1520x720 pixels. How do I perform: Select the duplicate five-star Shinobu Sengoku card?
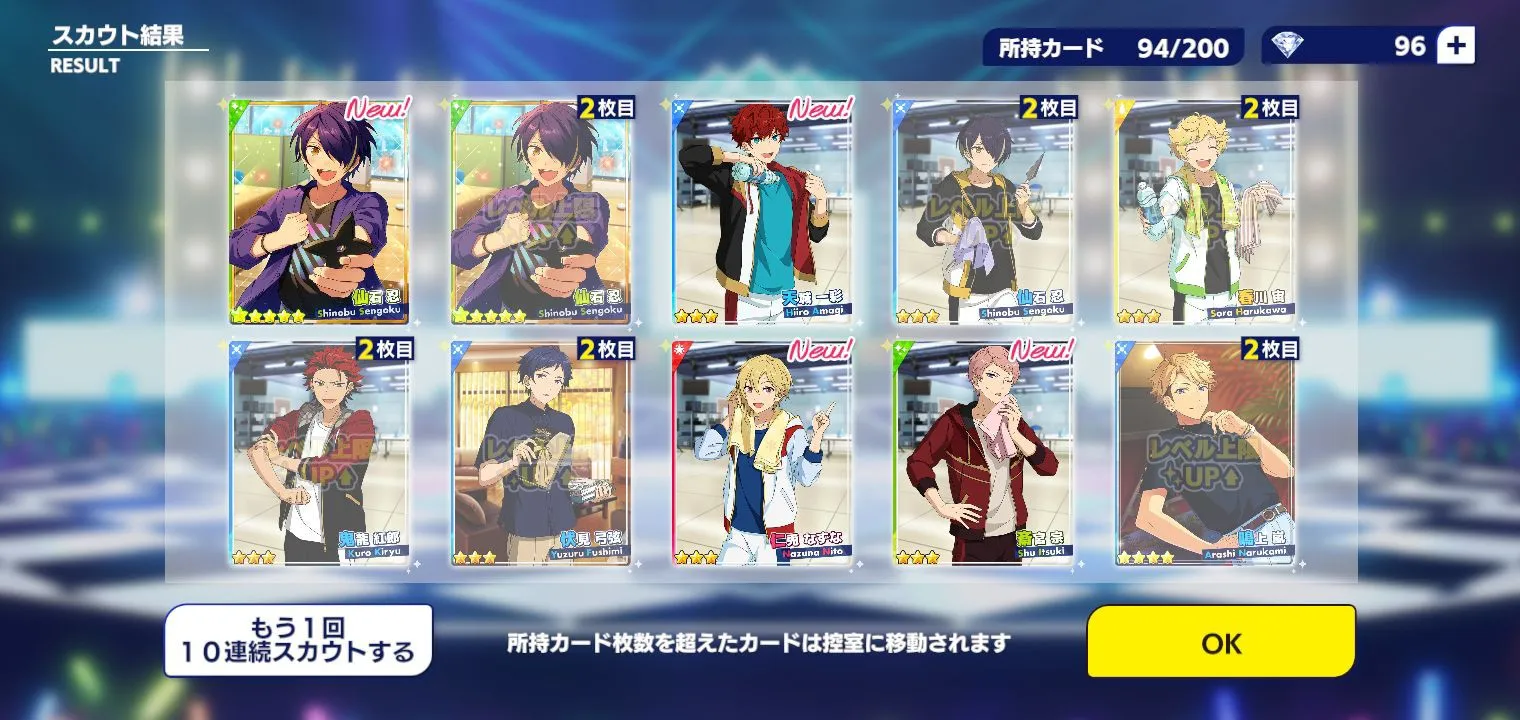click(x=543, y=210)
